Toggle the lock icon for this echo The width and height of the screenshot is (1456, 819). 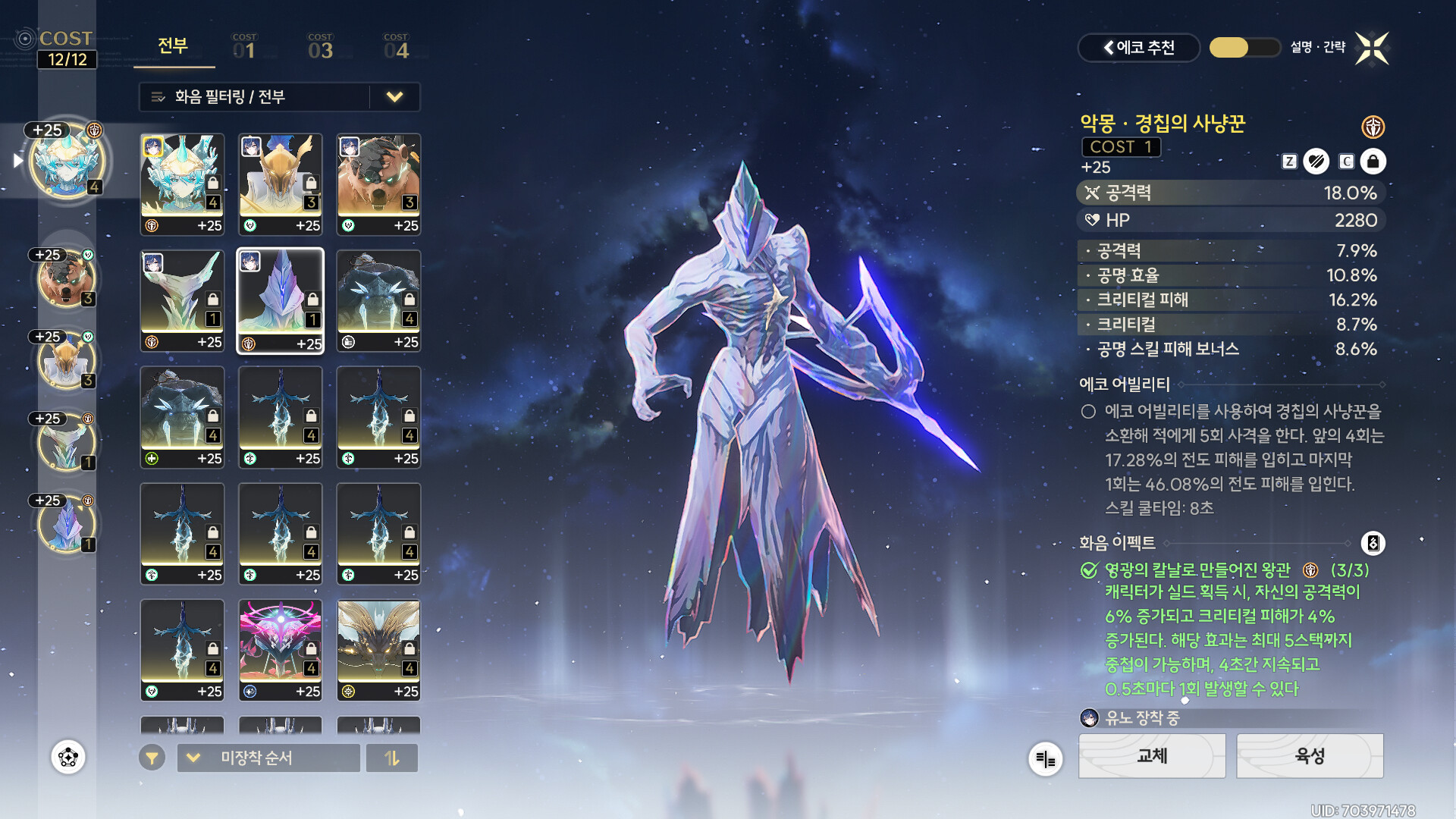1373,162
